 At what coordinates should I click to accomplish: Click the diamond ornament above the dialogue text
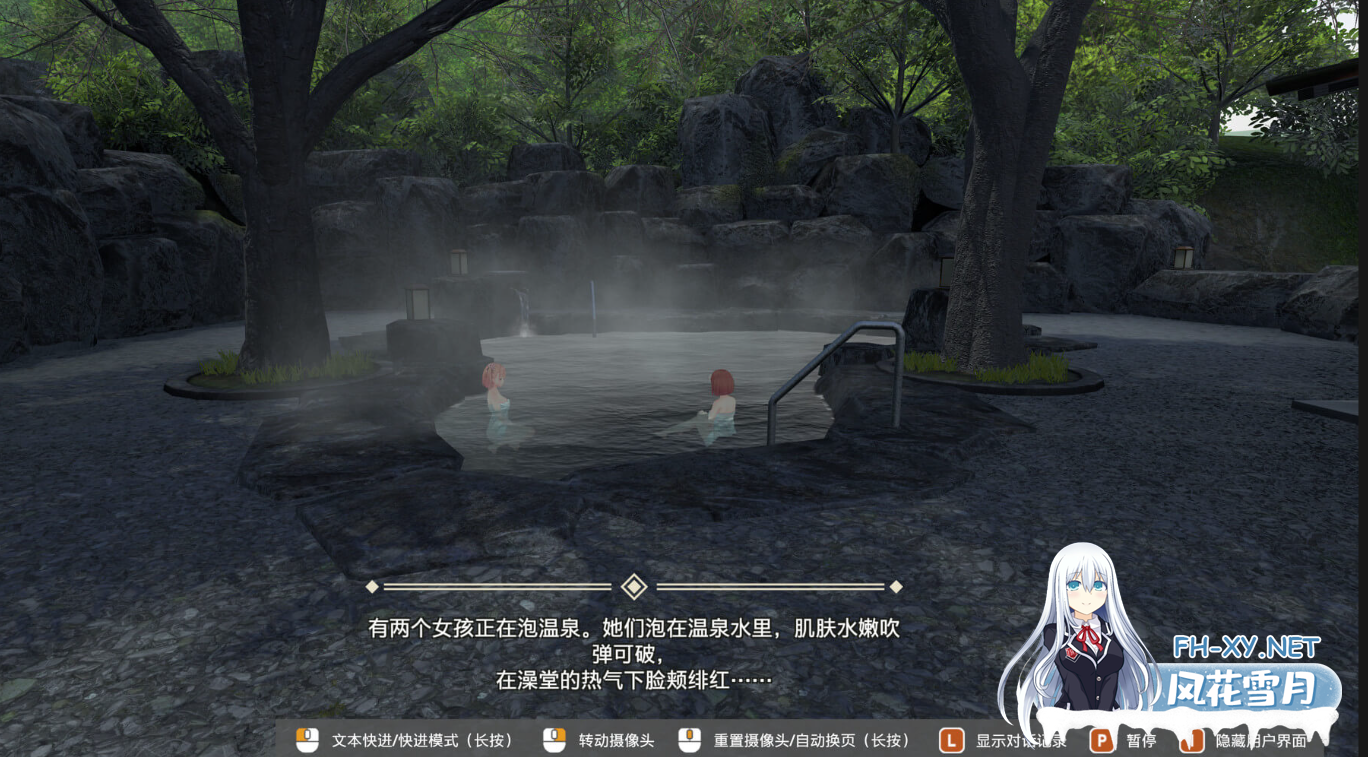click(633, 587)
